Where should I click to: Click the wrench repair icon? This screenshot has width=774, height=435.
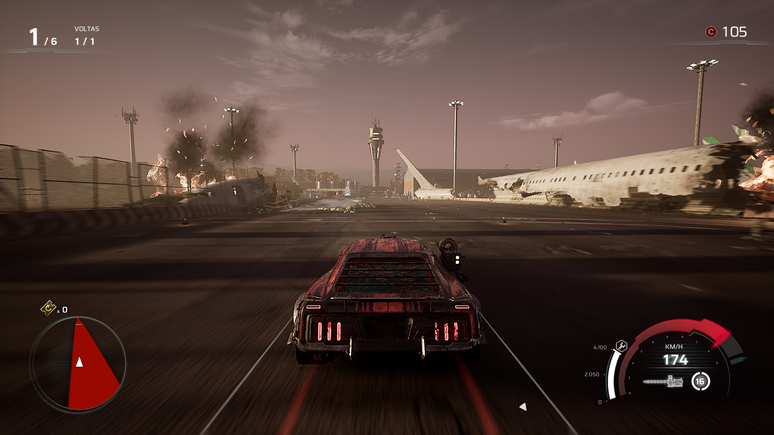coord(622,347)
